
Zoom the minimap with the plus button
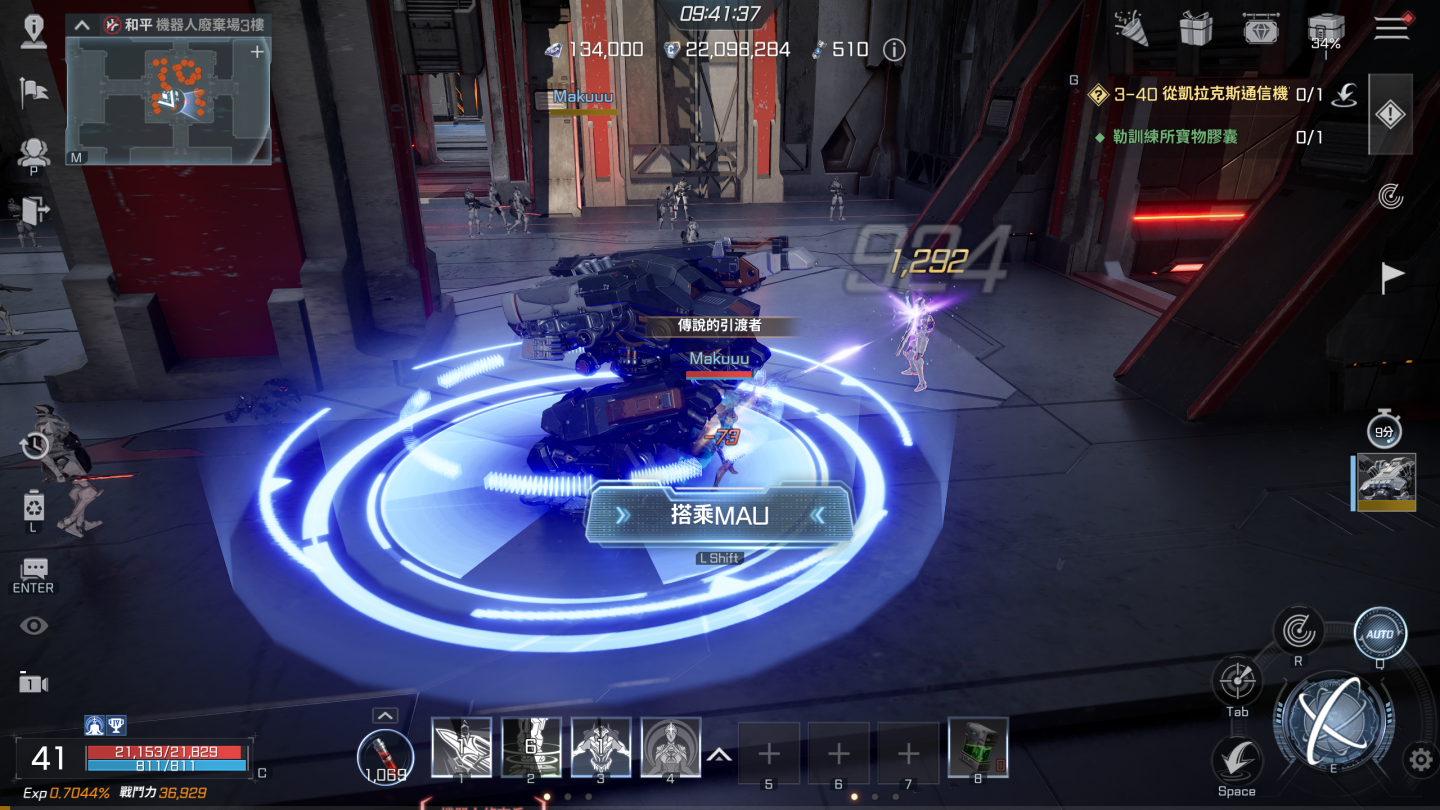coord(257,52)
